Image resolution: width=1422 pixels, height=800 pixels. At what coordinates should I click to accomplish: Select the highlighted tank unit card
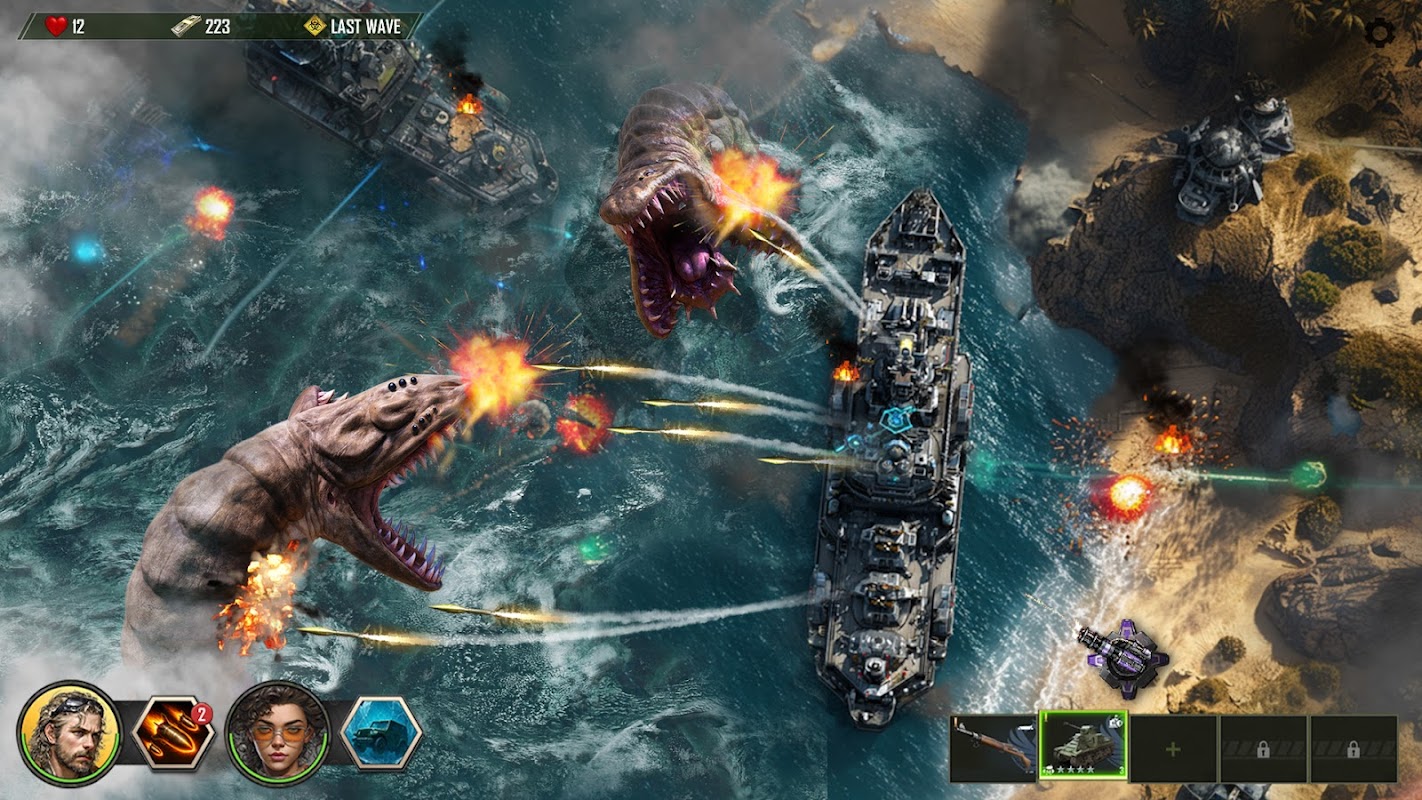pyautogui.click(x=1083, y=746)
